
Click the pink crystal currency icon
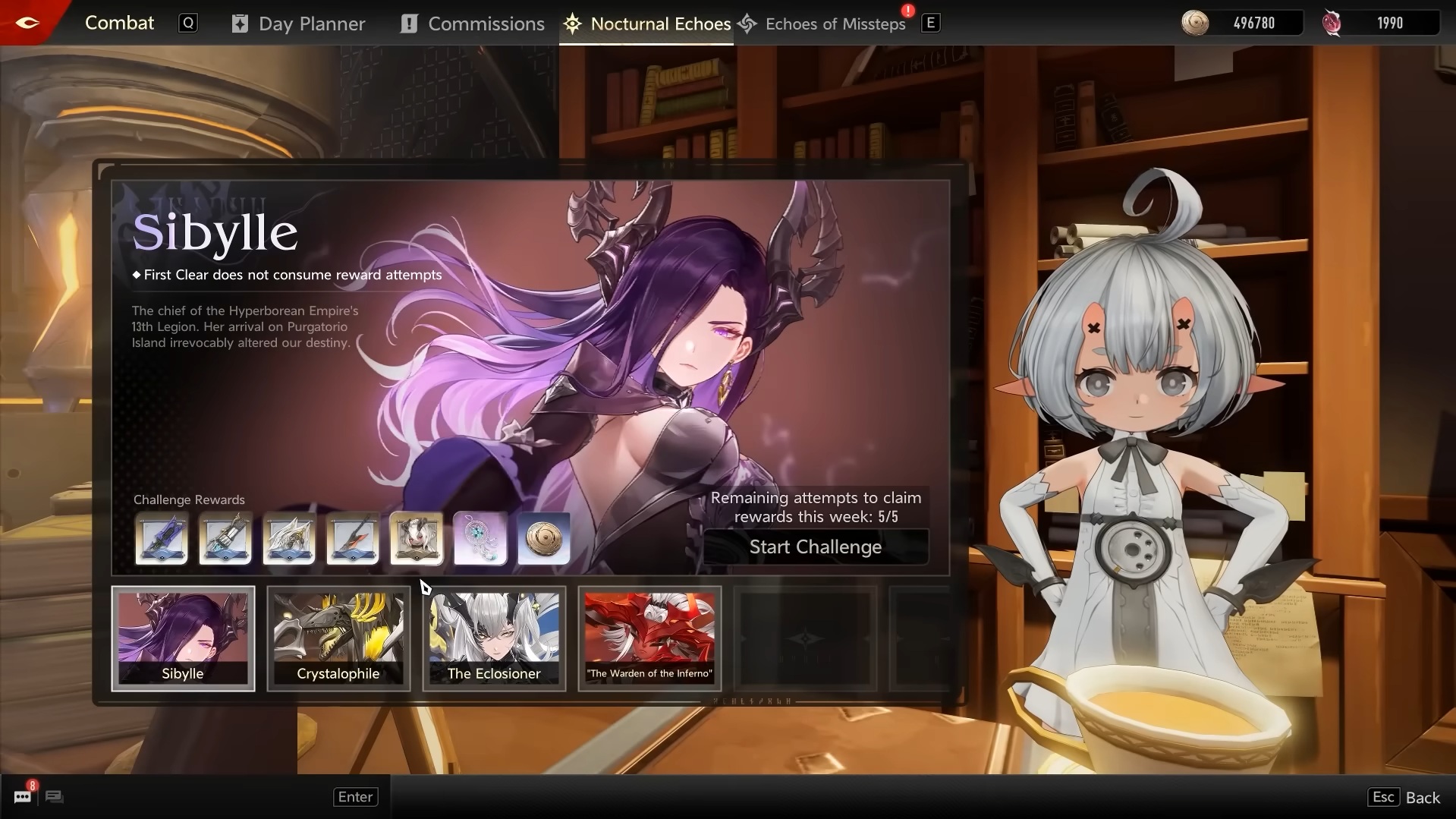[1332, 23]
